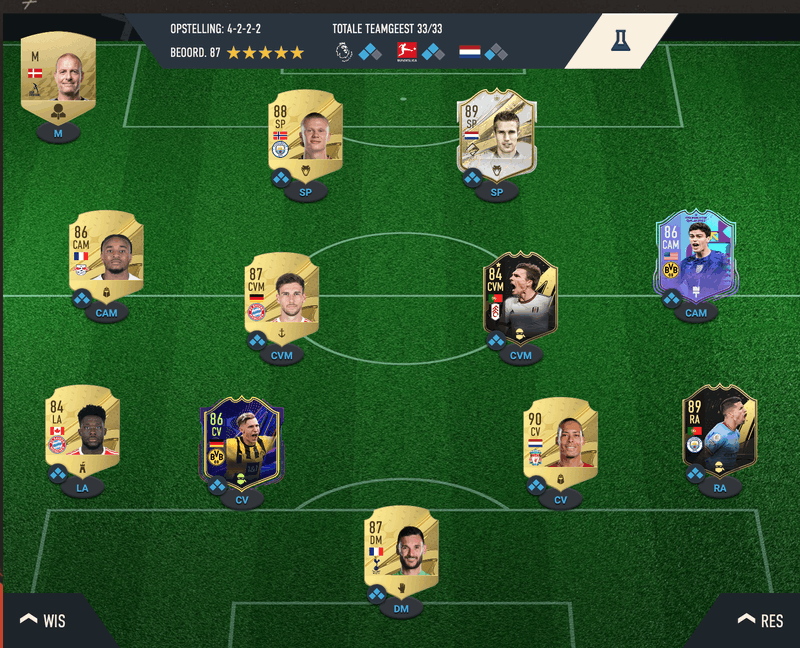
Task: Open the manager card
Action: [58, 80]
